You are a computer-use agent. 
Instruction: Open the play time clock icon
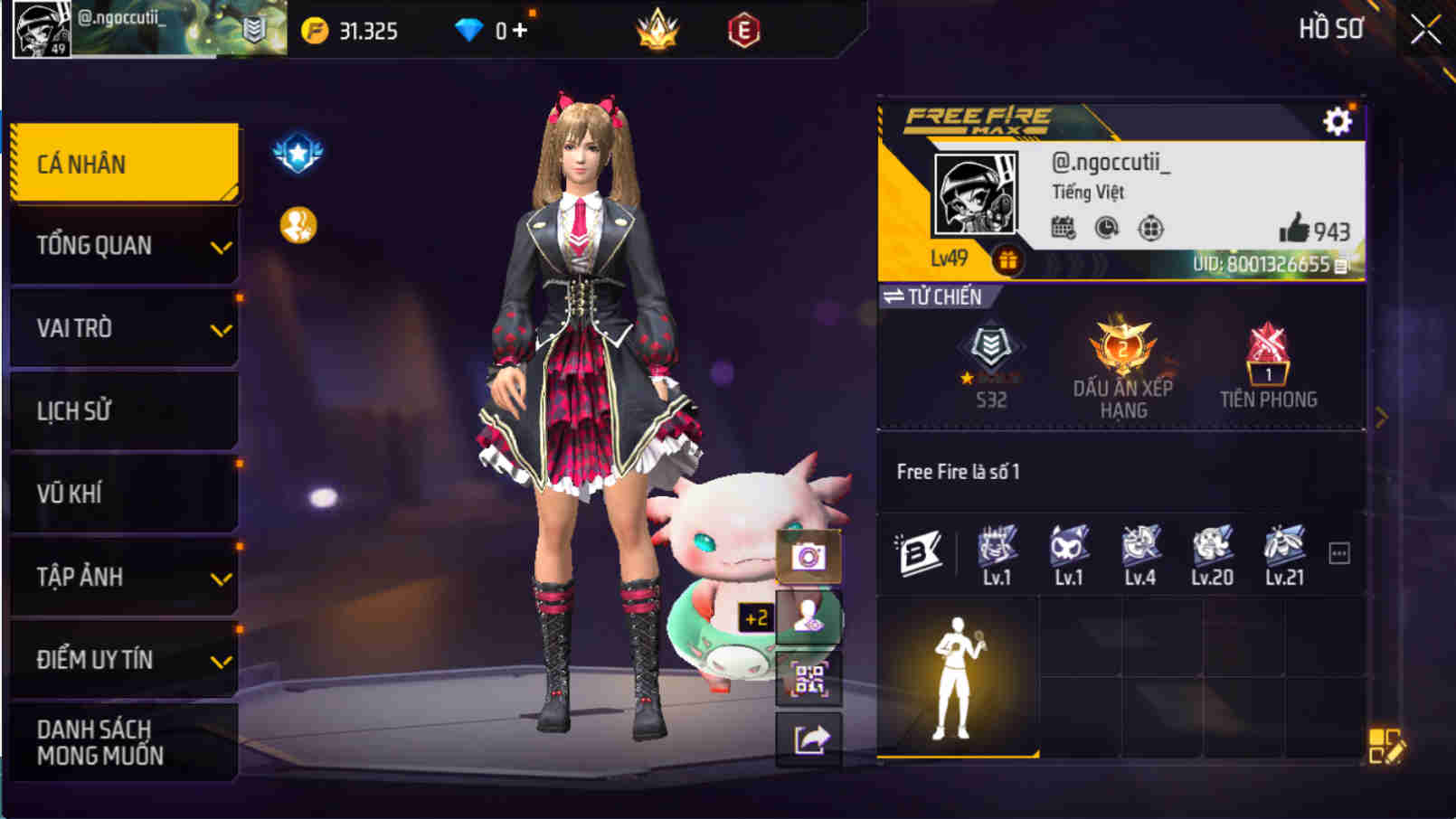[x=1109, y=230]
